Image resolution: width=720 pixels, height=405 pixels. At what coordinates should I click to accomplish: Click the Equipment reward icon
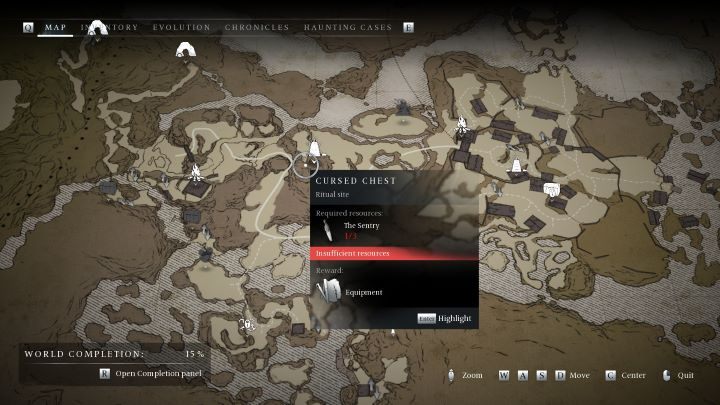(329, 292)
